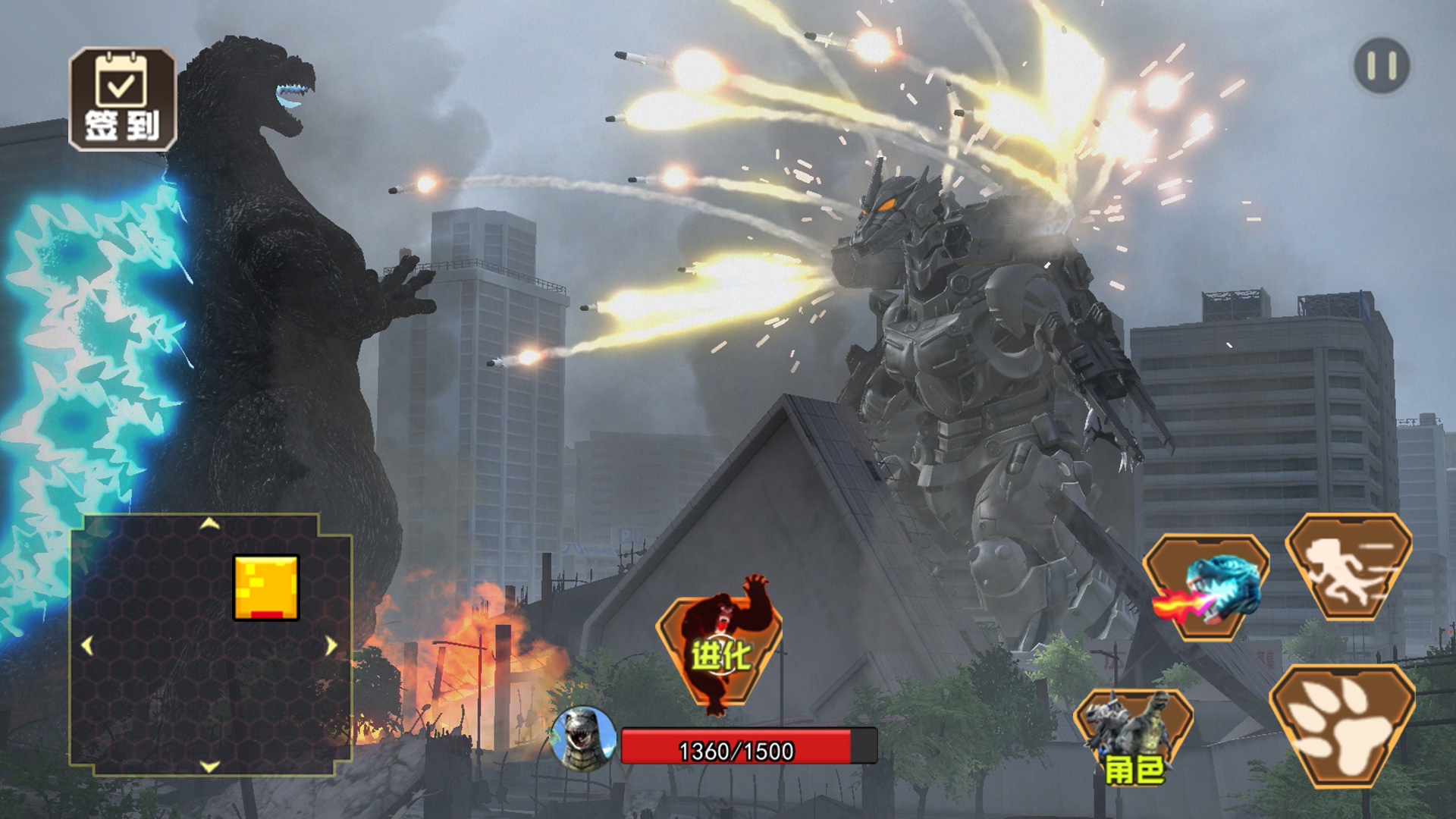Click the down arrow on movement pad
The height and width of the screenshot is (819, 1456).
[x=209, y=766]
